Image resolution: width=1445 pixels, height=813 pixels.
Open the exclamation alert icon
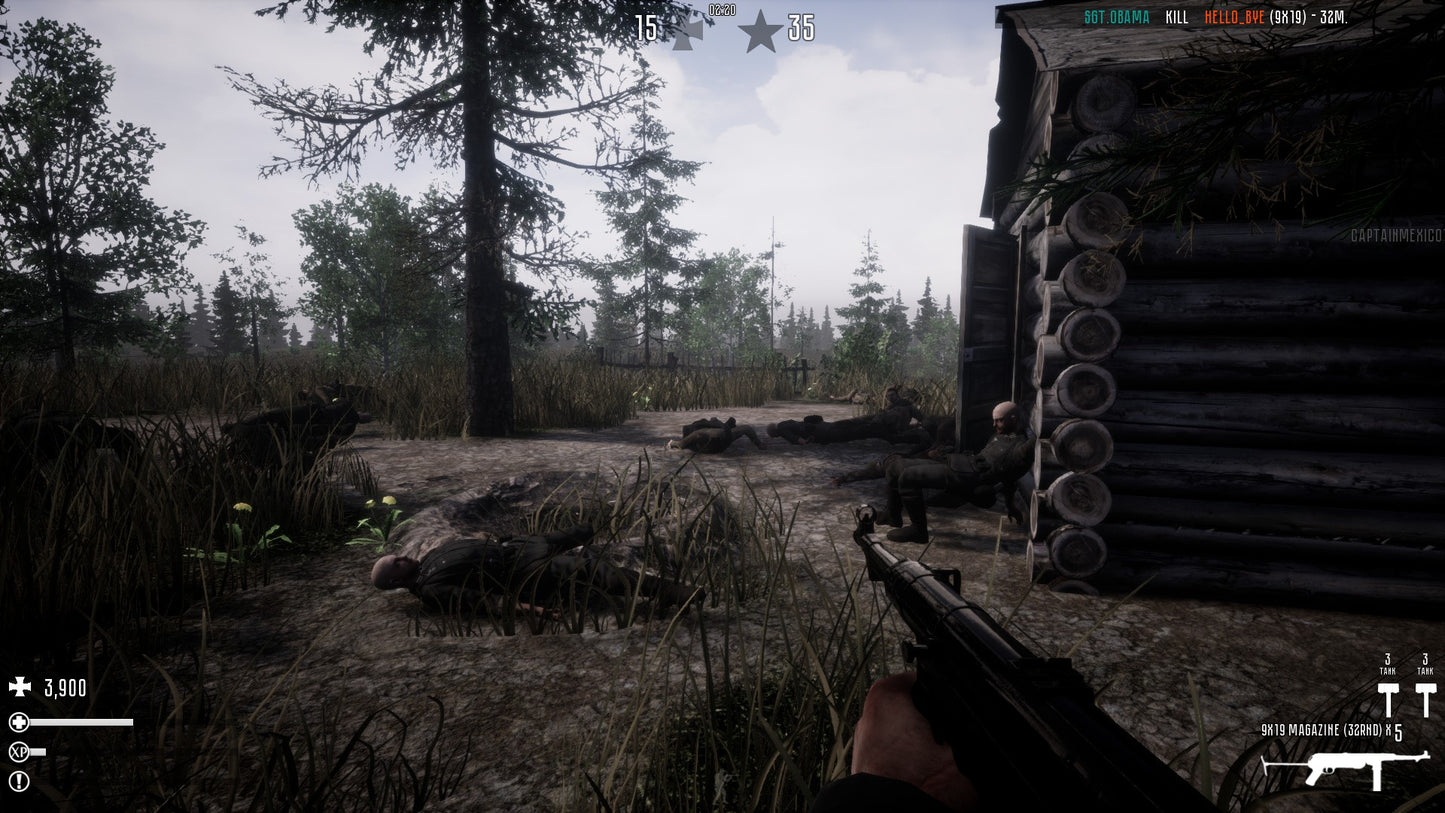point(18,781)
